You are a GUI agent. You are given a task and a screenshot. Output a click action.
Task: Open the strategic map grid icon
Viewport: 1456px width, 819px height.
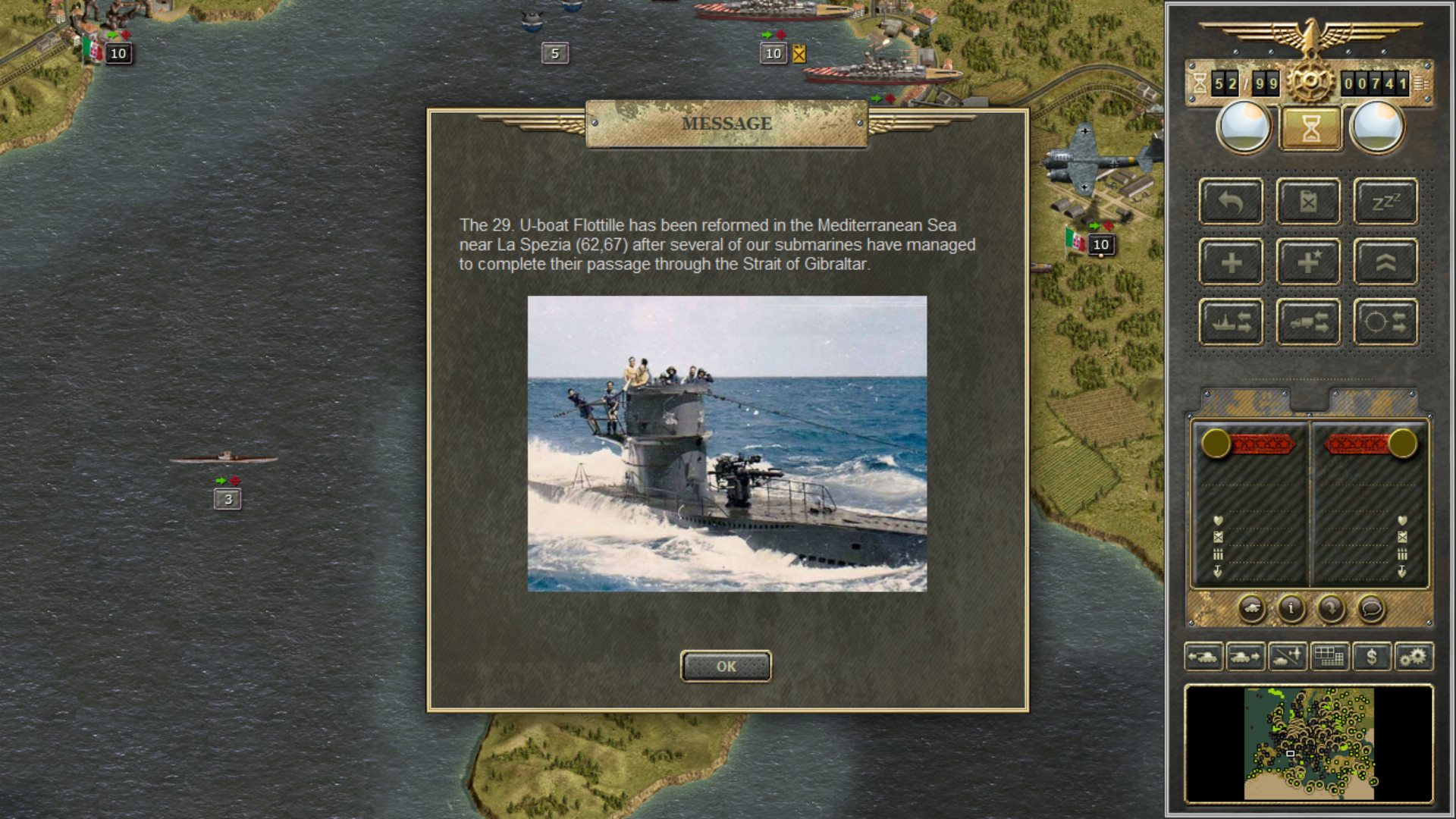coord(1331,657)
